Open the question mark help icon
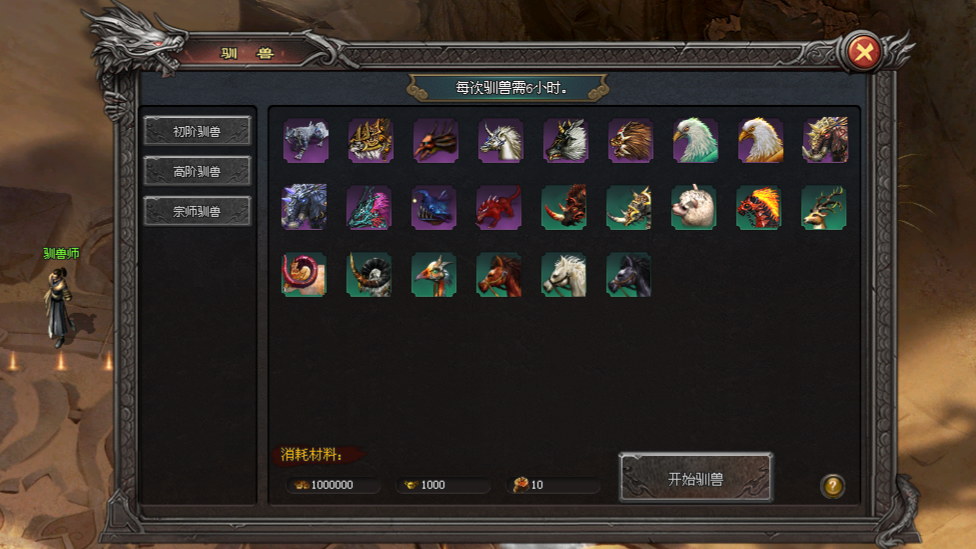 pos(832,486)
